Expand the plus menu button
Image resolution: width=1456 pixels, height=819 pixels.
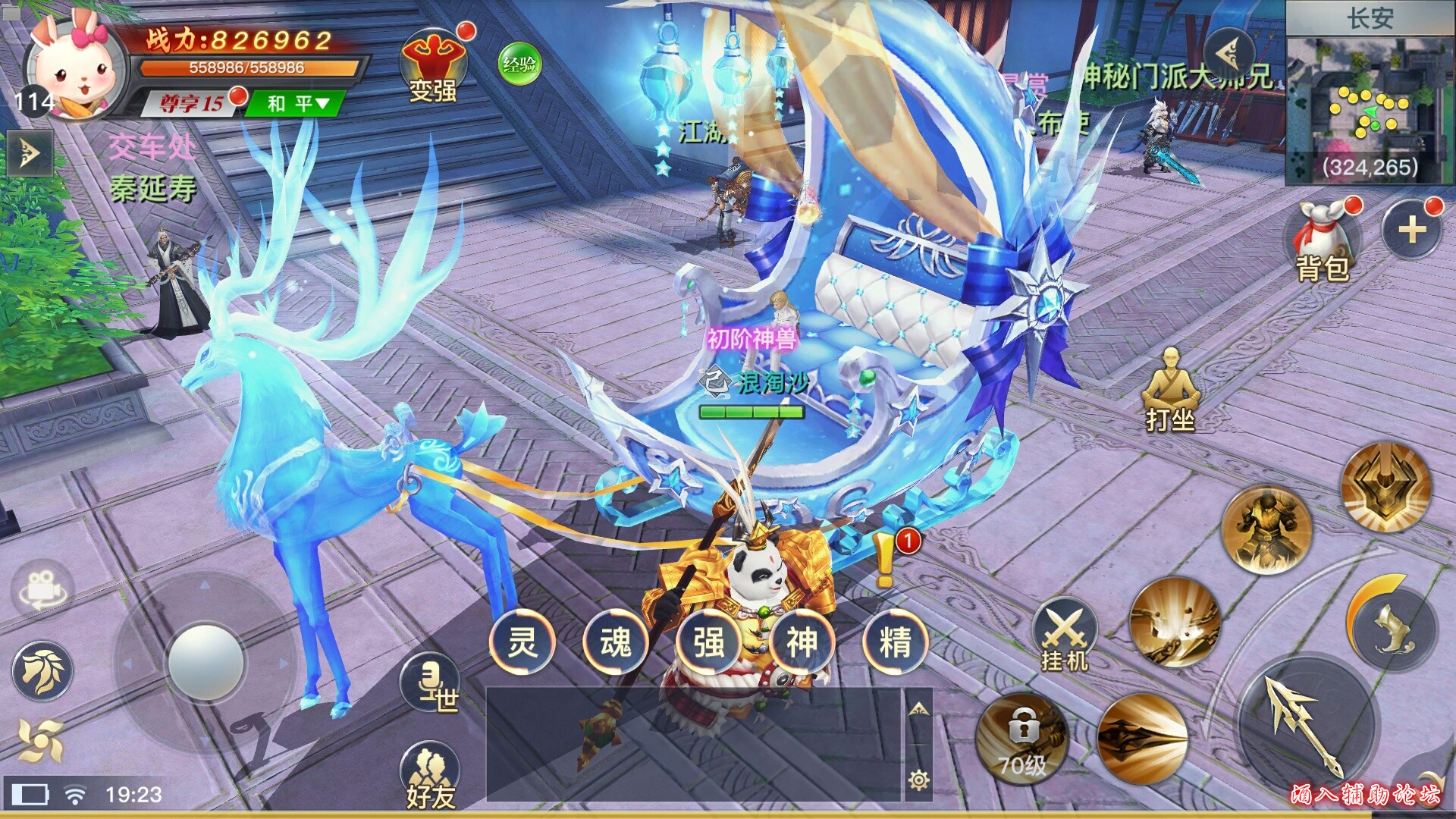[x=1411, y=229]
